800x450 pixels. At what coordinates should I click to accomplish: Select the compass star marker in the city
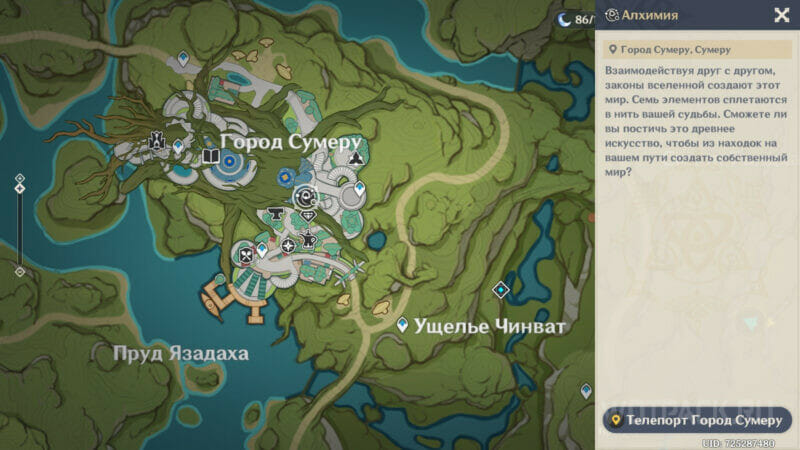(x=289, y=245)
